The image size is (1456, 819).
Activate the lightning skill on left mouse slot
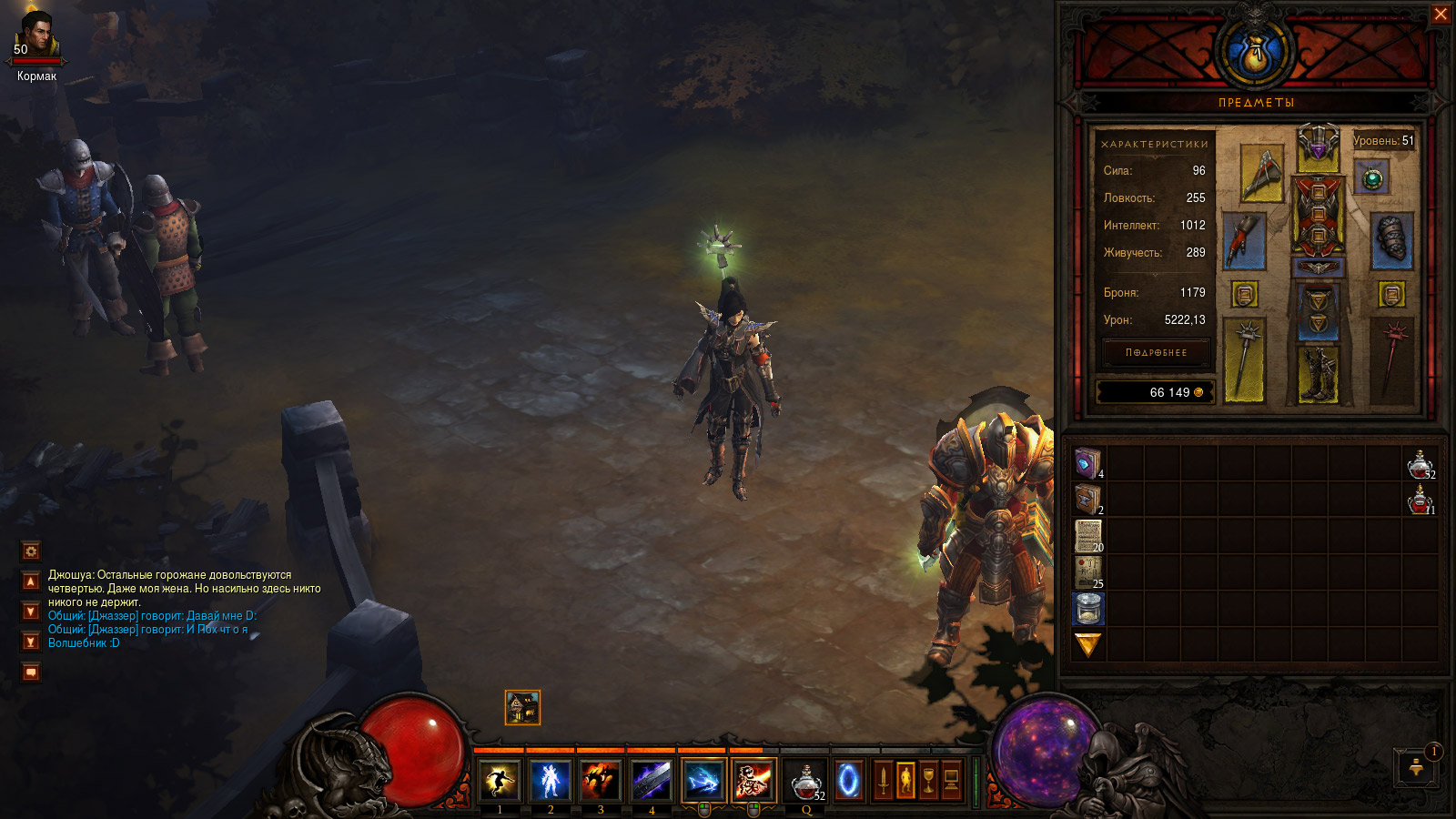tap(703, 781)
